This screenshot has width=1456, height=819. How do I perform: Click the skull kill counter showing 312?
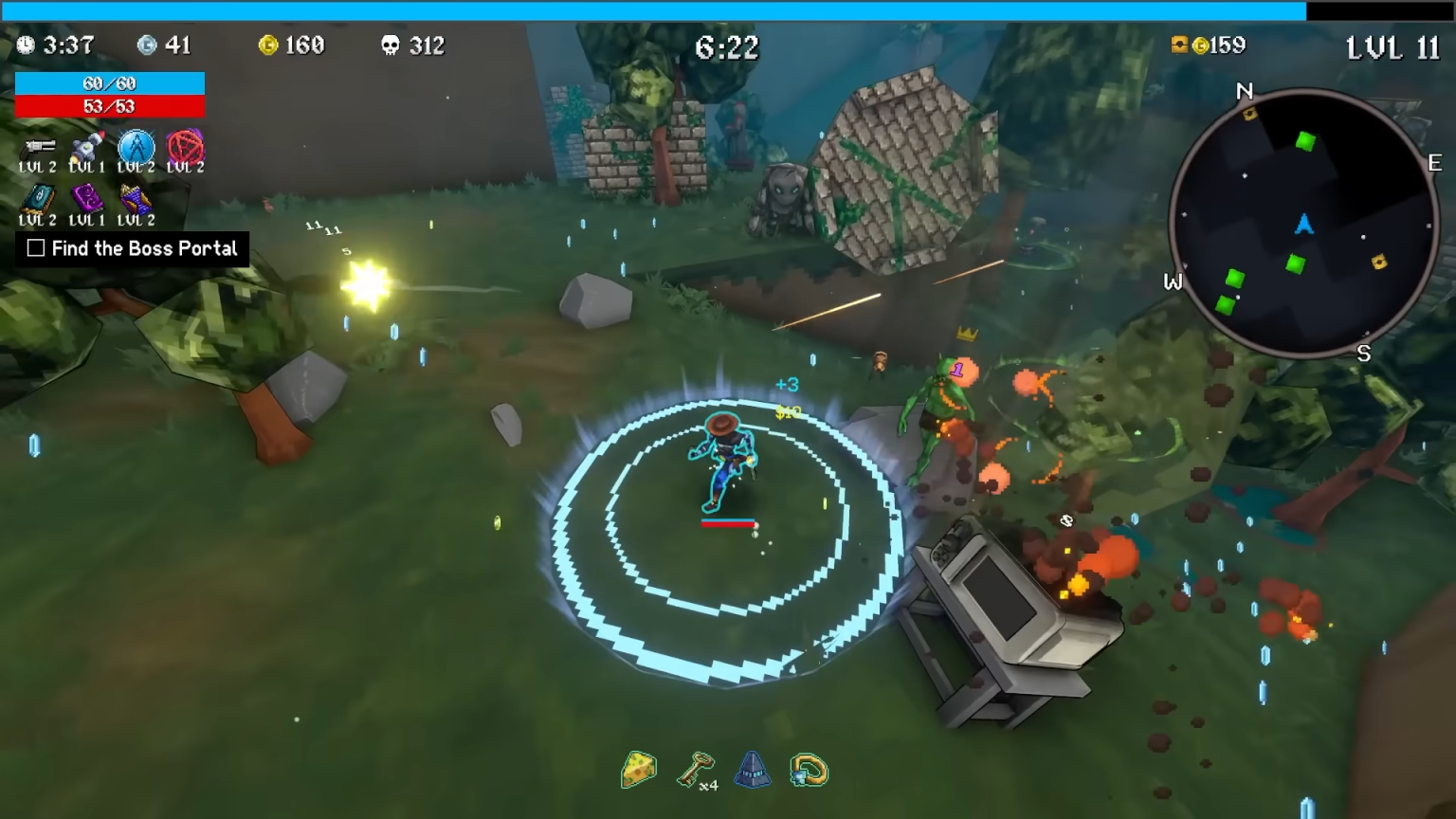(392, 45)
